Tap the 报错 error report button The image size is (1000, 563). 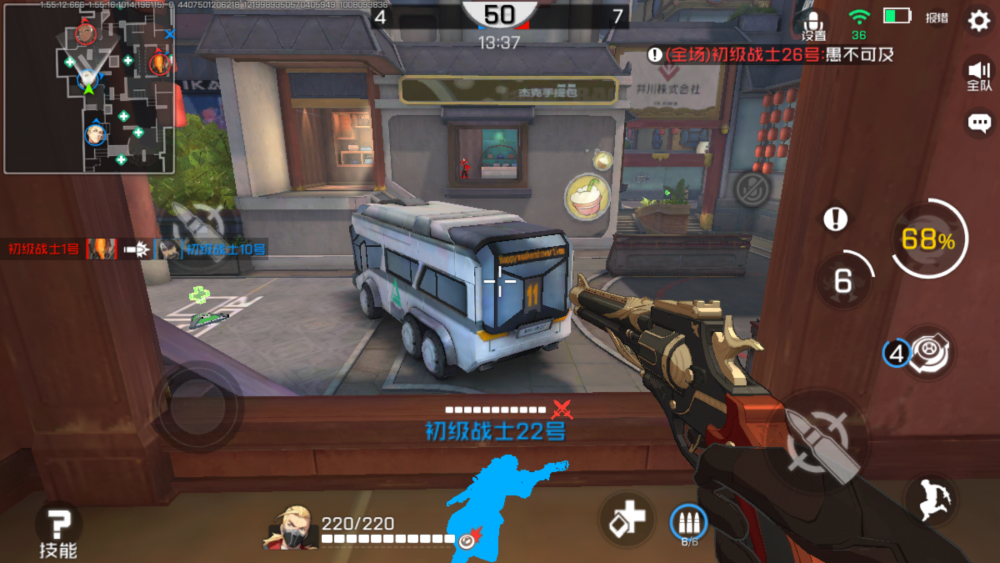(936, 18)
